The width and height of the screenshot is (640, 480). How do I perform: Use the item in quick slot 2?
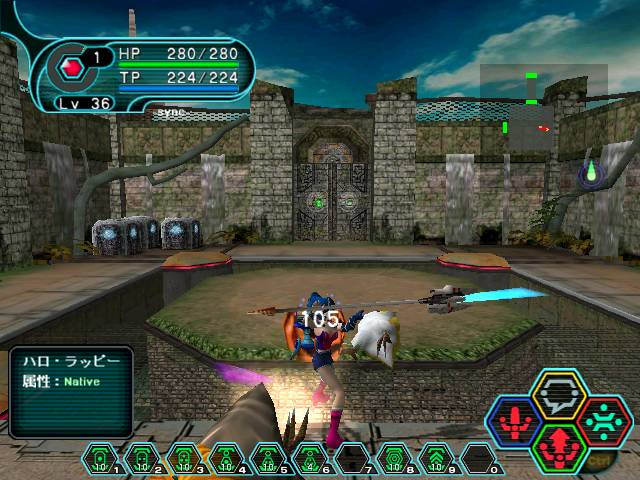click(142, 460)
